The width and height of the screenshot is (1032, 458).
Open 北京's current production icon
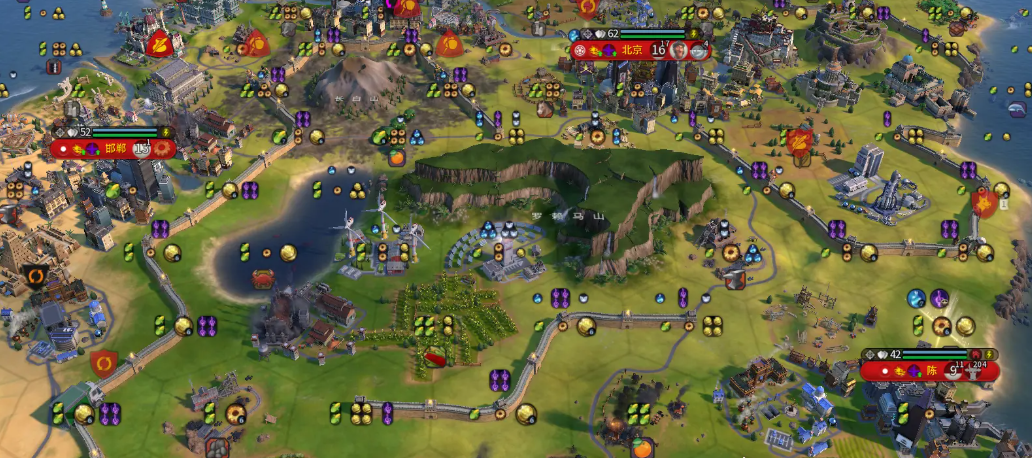699,50
